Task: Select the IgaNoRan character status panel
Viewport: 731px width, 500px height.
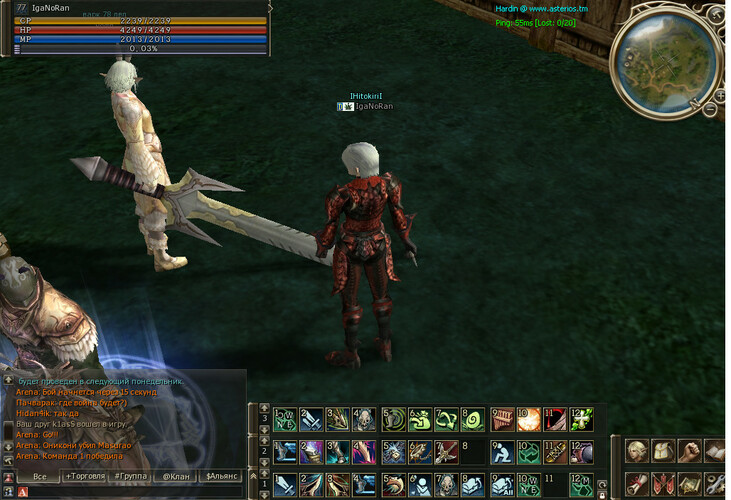Action: coord(135,28)
